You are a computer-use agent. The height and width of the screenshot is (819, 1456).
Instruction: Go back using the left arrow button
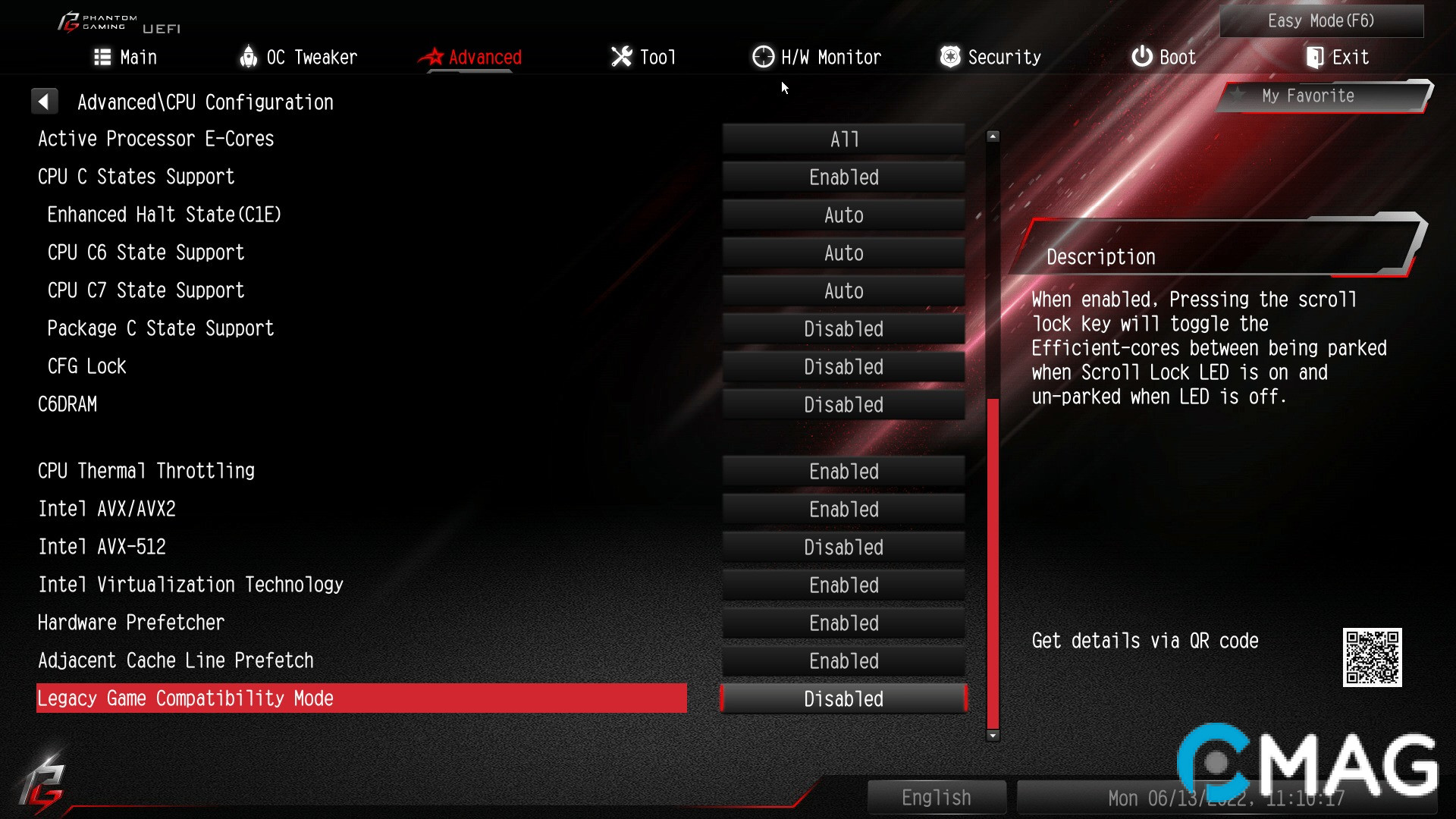(45, 100)
